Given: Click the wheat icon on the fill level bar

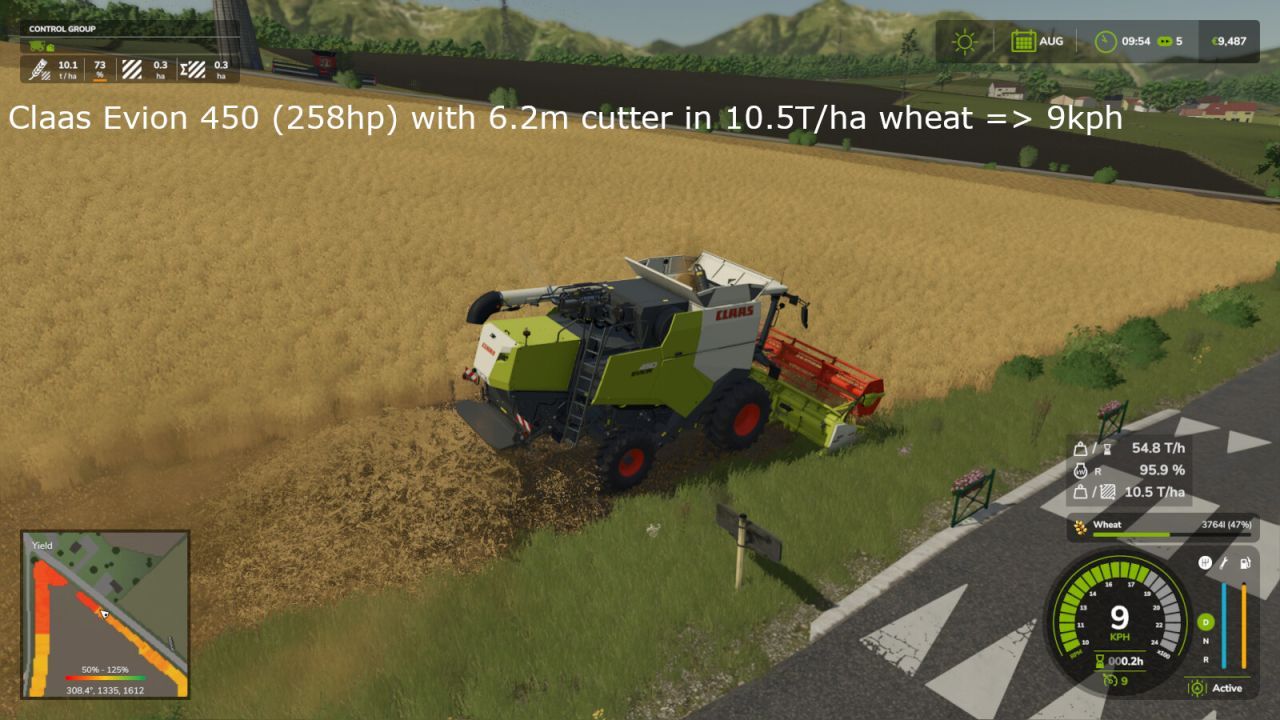Looking at the screenshot, I should (1083, 524).
